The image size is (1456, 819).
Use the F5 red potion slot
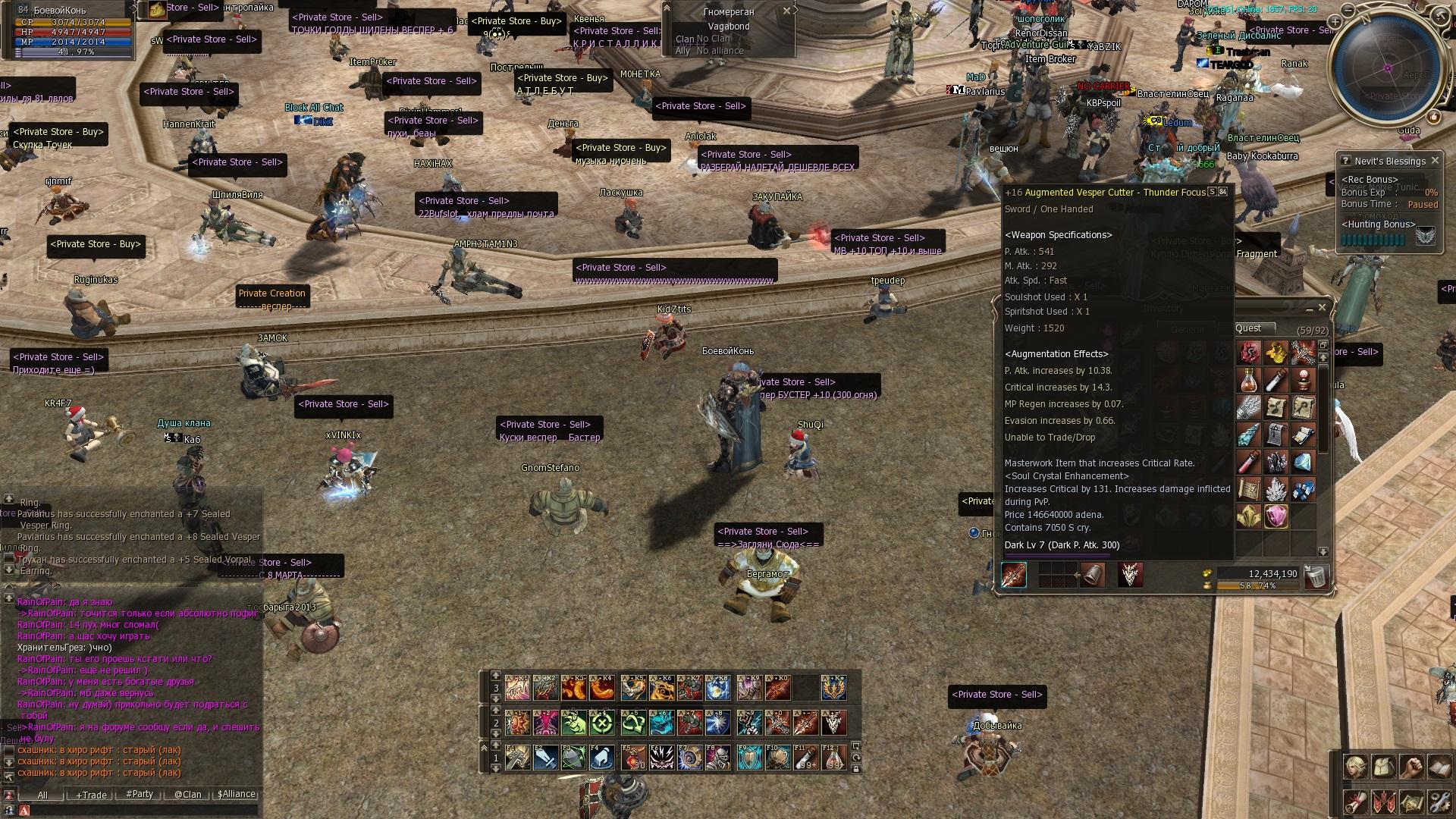click(x=633, y=758)
